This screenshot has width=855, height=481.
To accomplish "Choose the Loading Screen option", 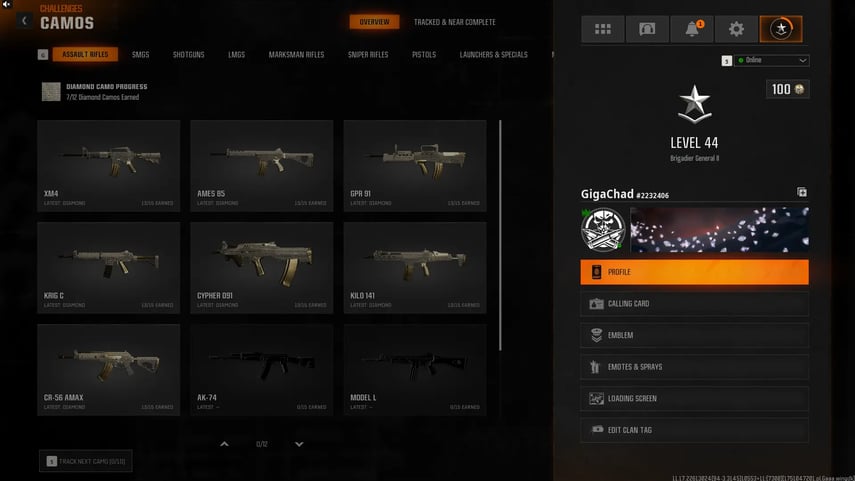I will tap(694, 399).
